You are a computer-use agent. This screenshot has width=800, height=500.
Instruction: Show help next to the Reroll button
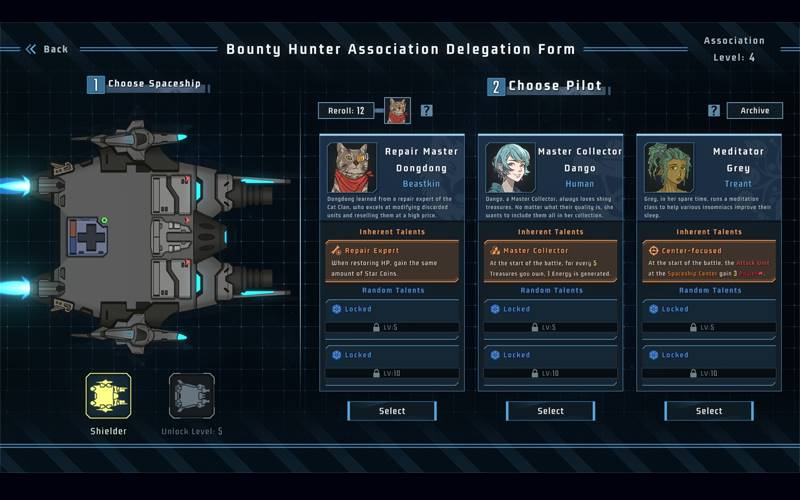pos(427,111)
